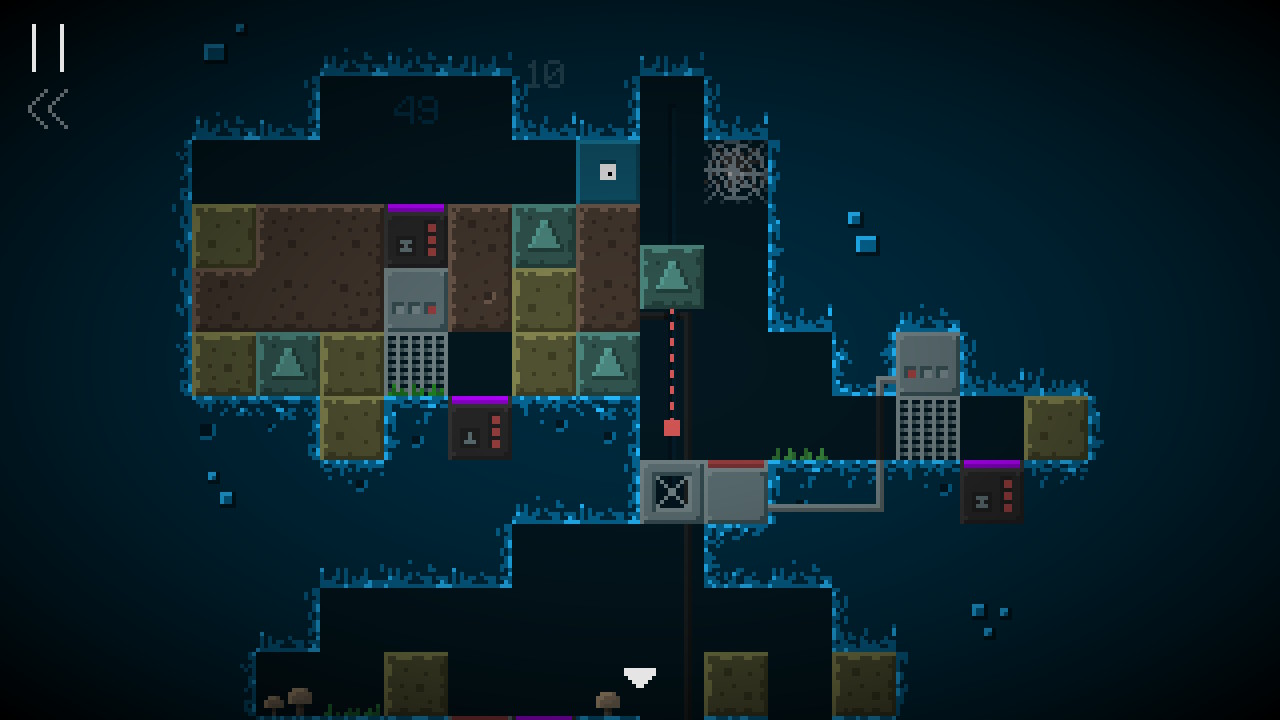Click the small white square block at top

[x=608, y=170]
